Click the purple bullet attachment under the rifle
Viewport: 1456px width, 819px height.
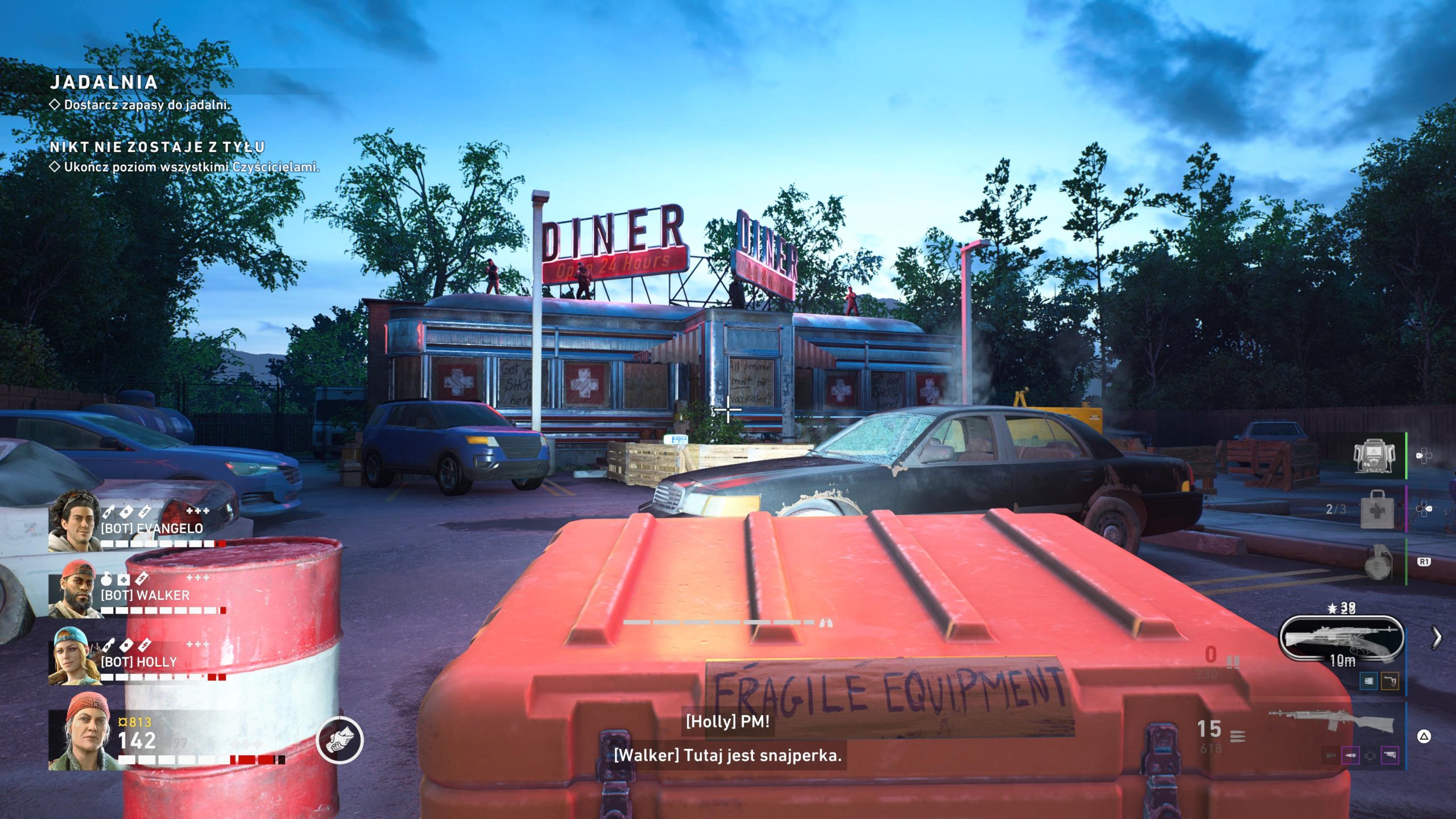(x=1350, y=756)
